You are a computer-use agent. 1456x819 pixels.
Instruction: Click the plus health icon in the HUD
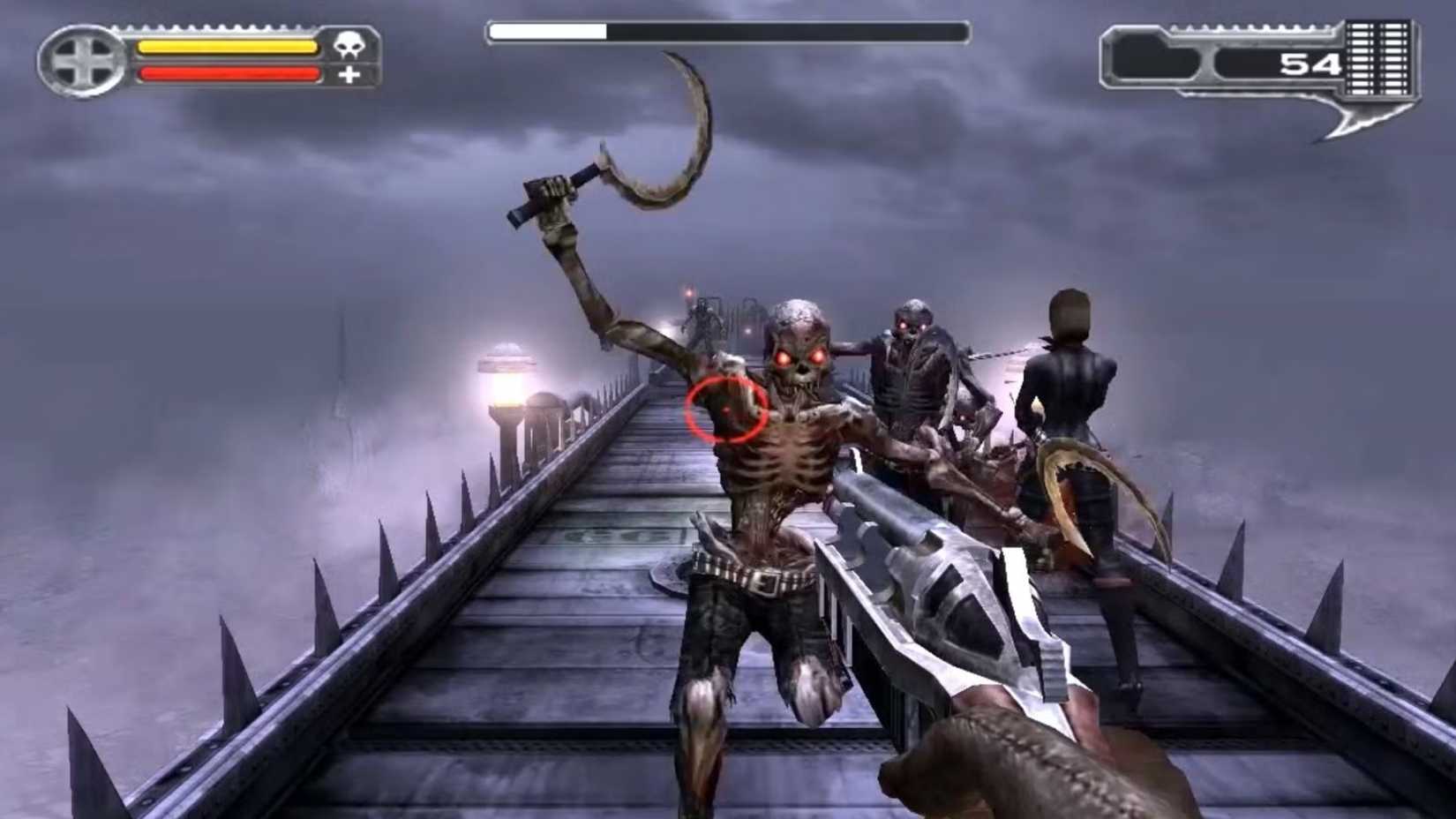click(351, 75)
